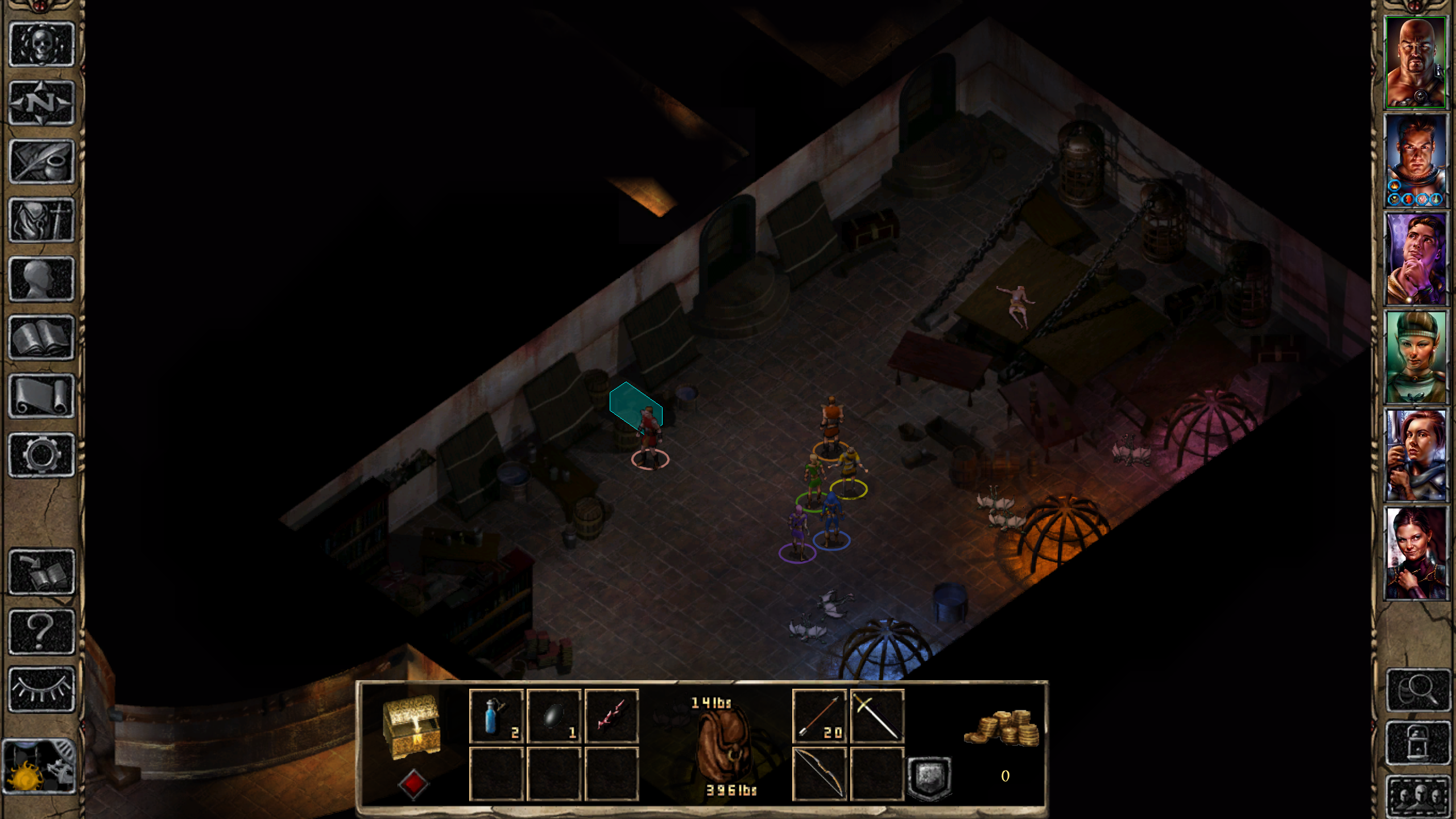This screenshot has height=819, width=1456.
Task: Select the whole party with the helmets button
Action: point(1418,795)
